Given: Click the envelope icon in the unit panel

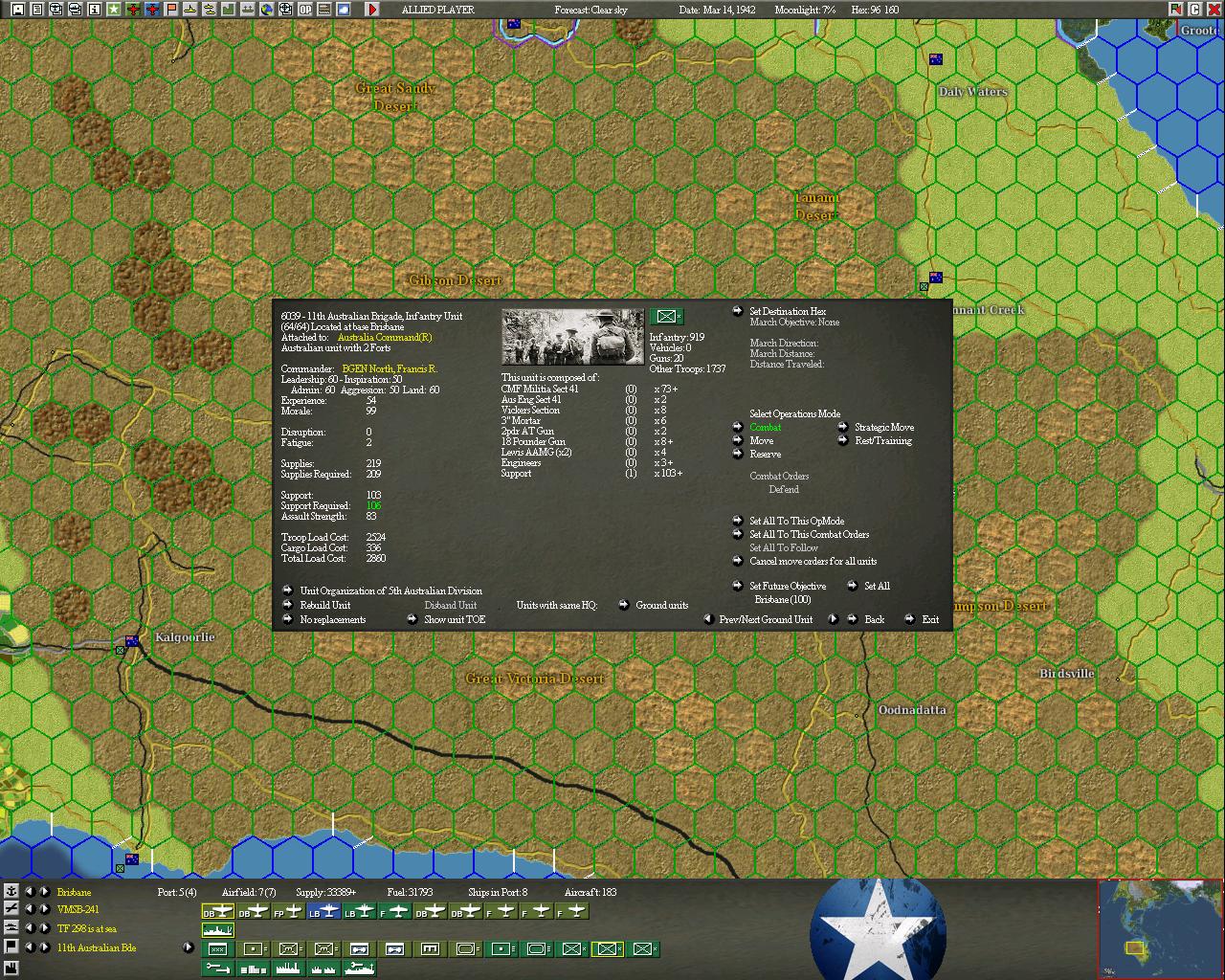Looking at the screenshot, I should (666, 316).
